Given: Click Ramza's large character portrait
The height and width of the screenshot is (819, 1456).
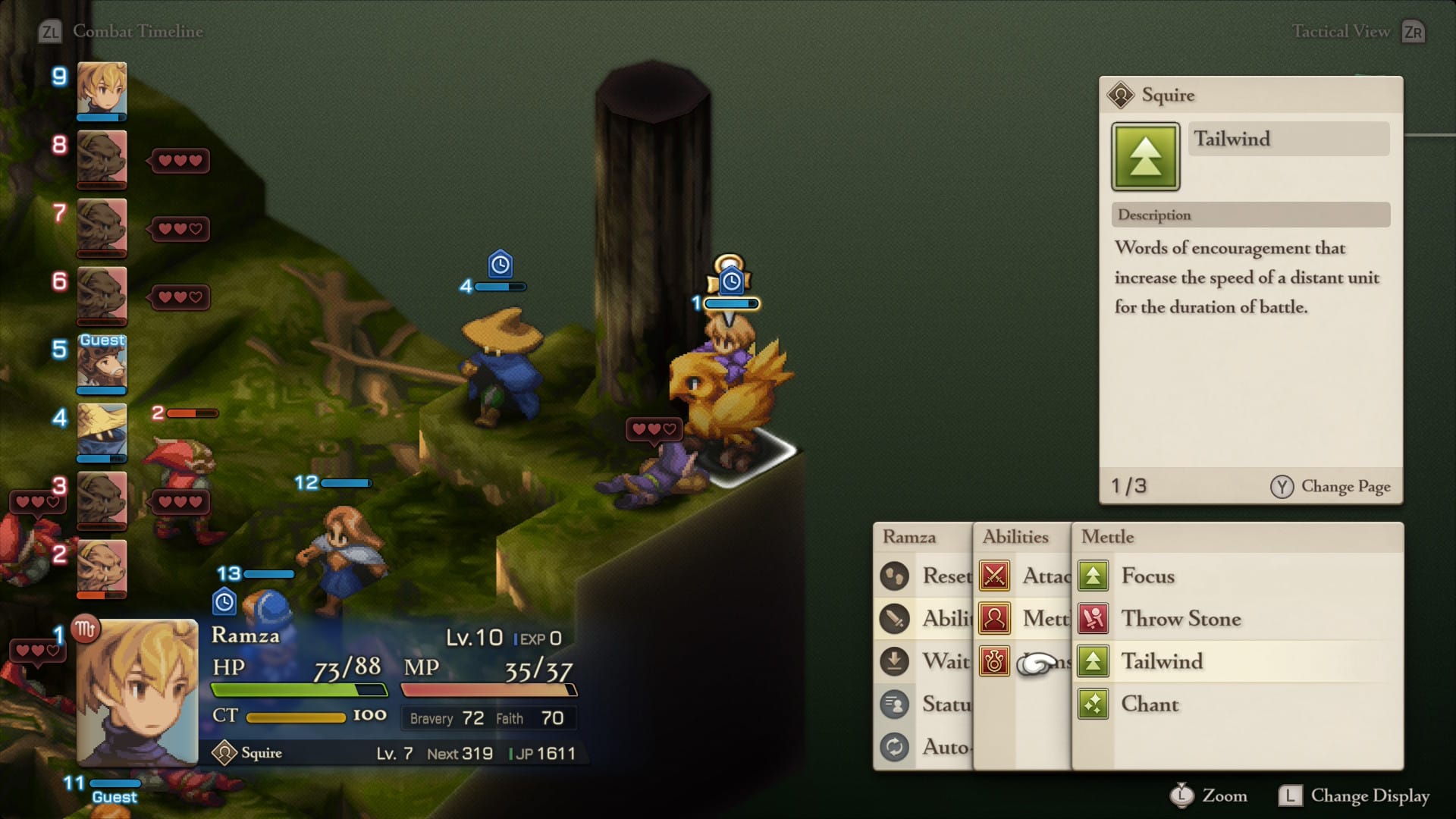Looking at the screenshot, I should (x=137, y=692).
